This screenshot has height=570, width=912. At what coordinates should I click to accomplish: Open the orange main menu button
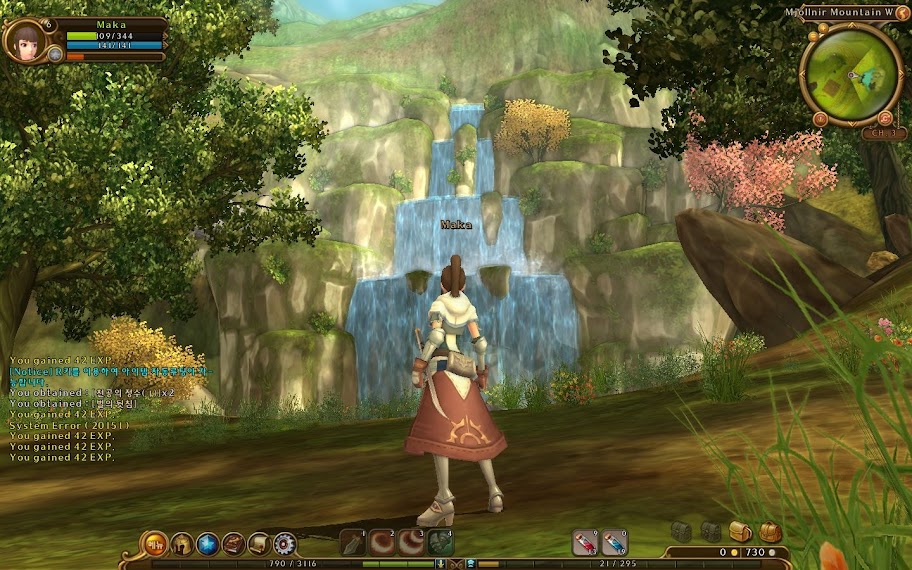(155, 544)
